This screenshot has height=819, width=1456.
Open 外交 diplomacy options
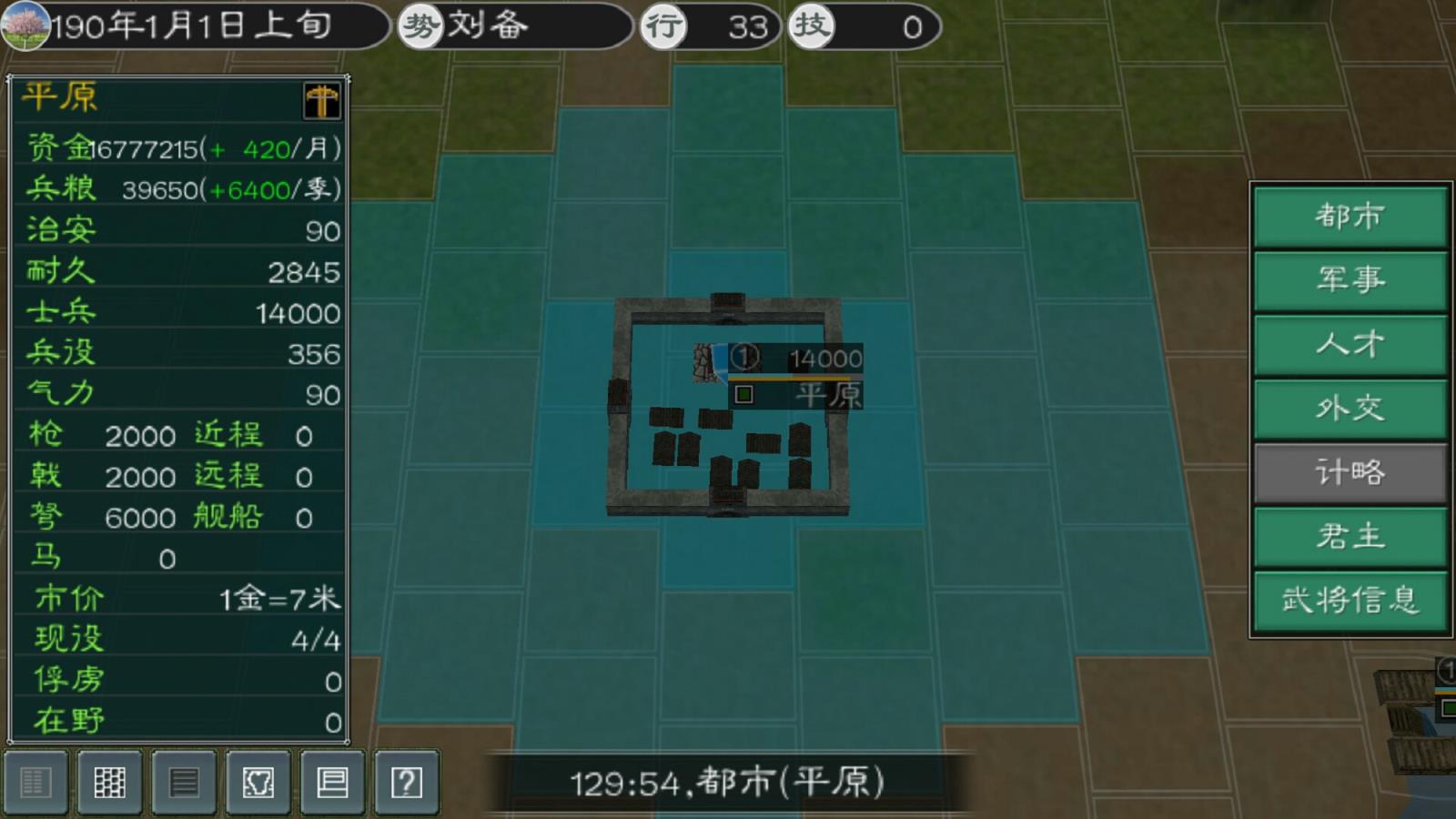pyautogui.click(x=1349, y=409)
